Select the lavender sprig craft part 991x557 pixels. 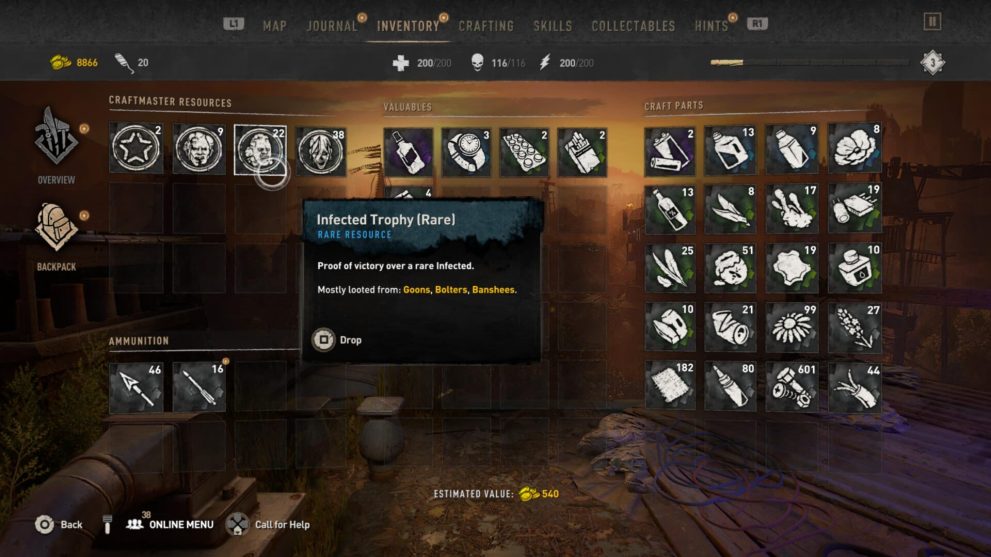[x=854, y=327]
